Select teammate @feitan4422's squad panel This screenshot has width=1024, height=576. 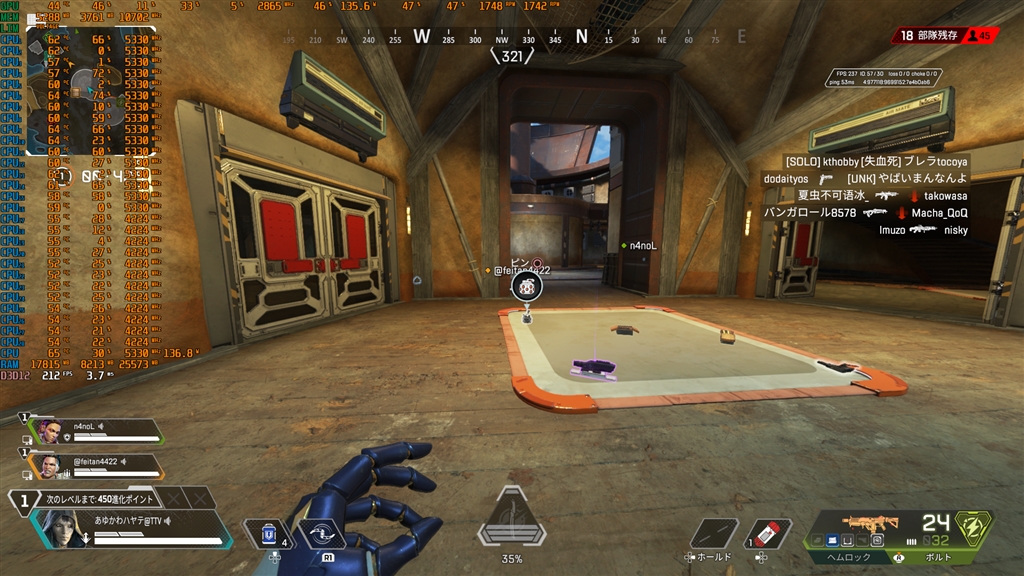(x=95, y=467)
